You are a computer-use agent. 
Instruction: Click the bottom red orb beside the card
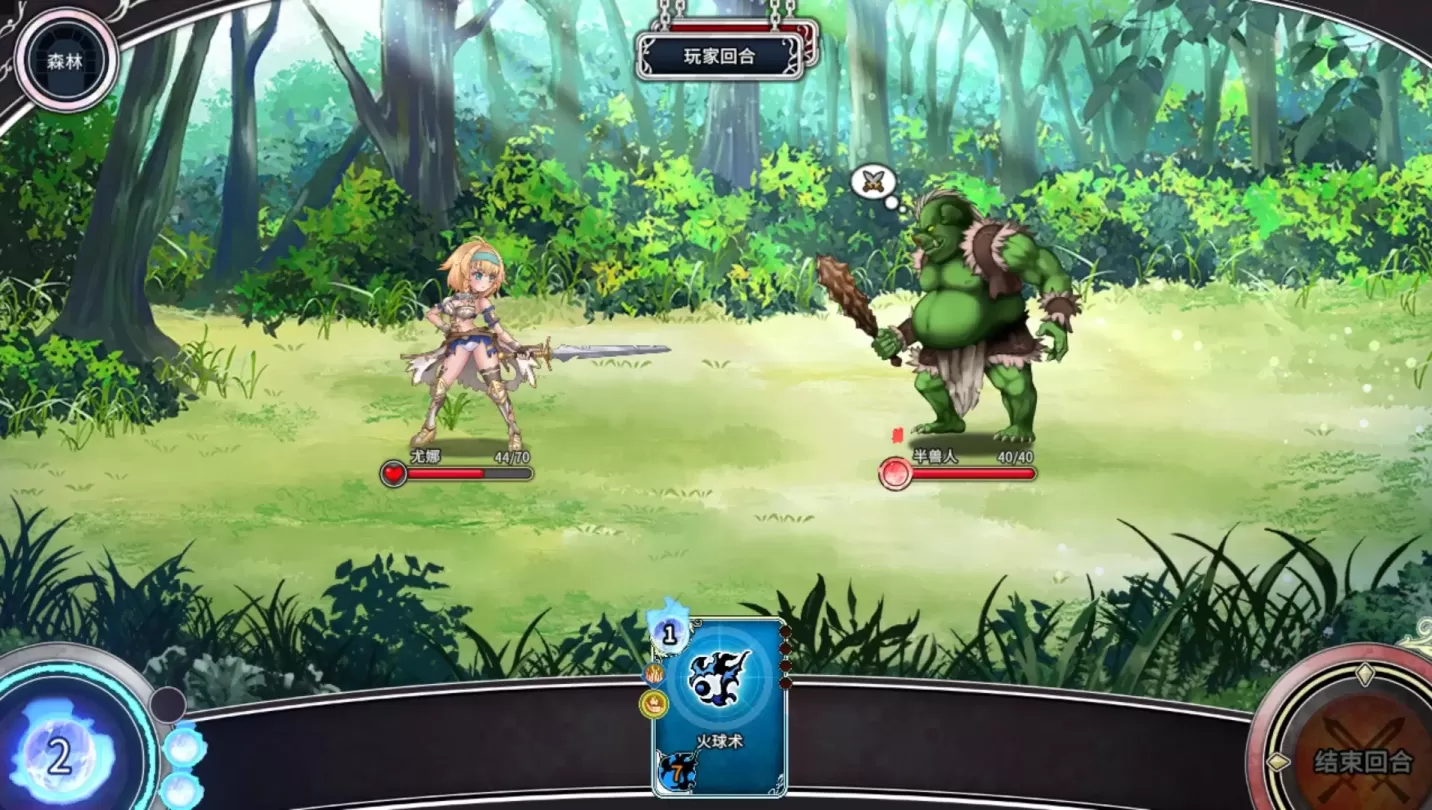785,683
